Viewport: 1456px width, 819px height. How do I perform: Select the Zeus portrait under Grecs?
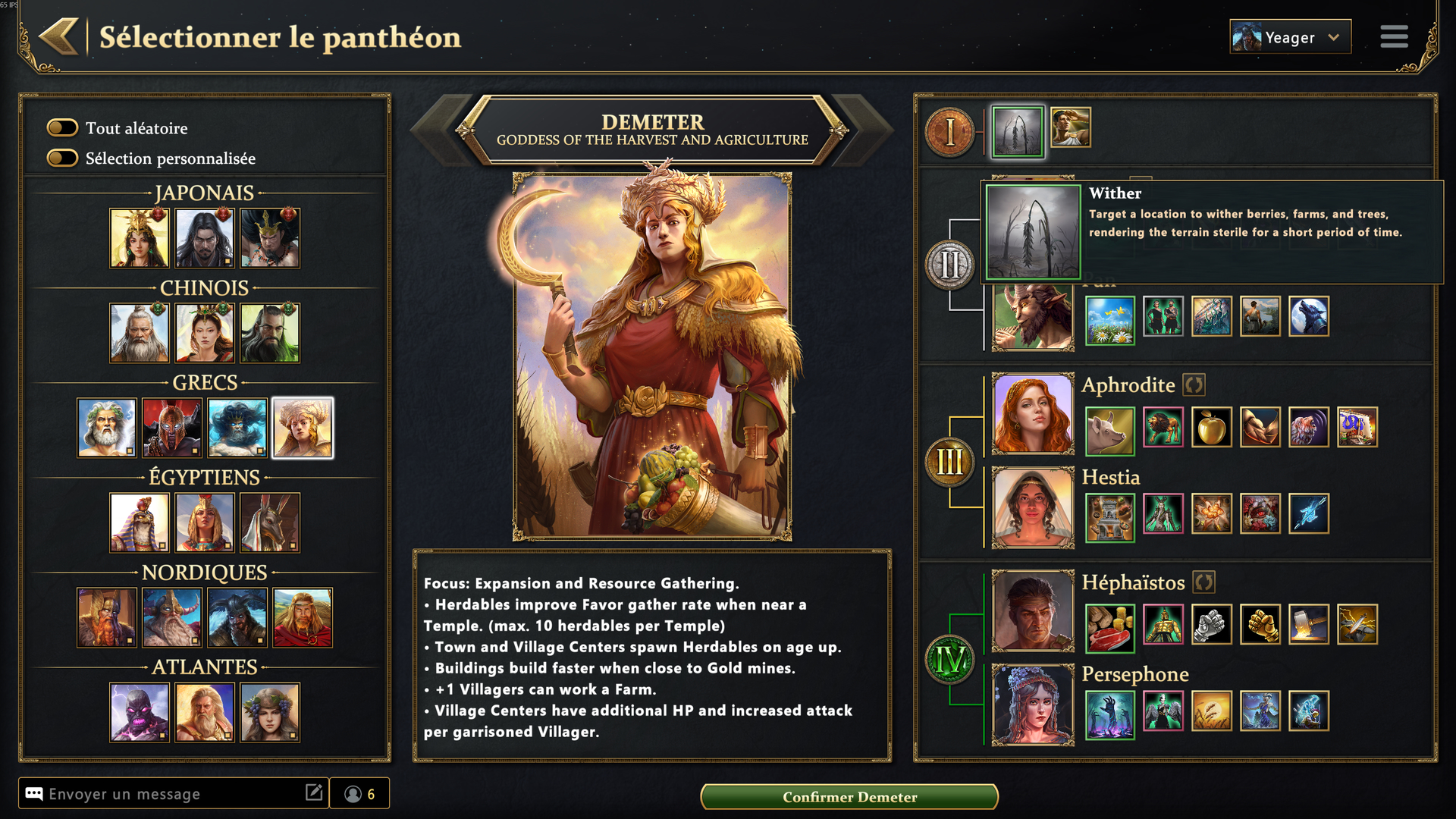(x=106, y=428)
